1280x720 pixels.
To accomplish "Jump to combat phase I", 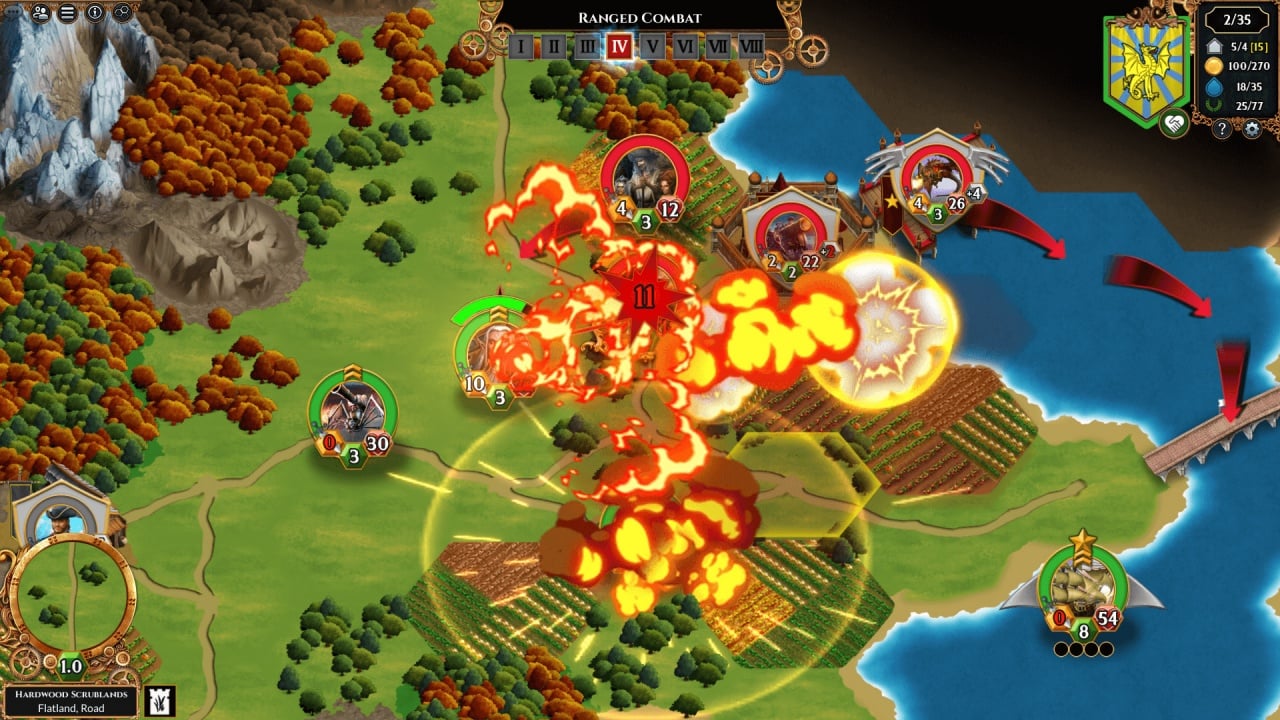I will (520, 46).
